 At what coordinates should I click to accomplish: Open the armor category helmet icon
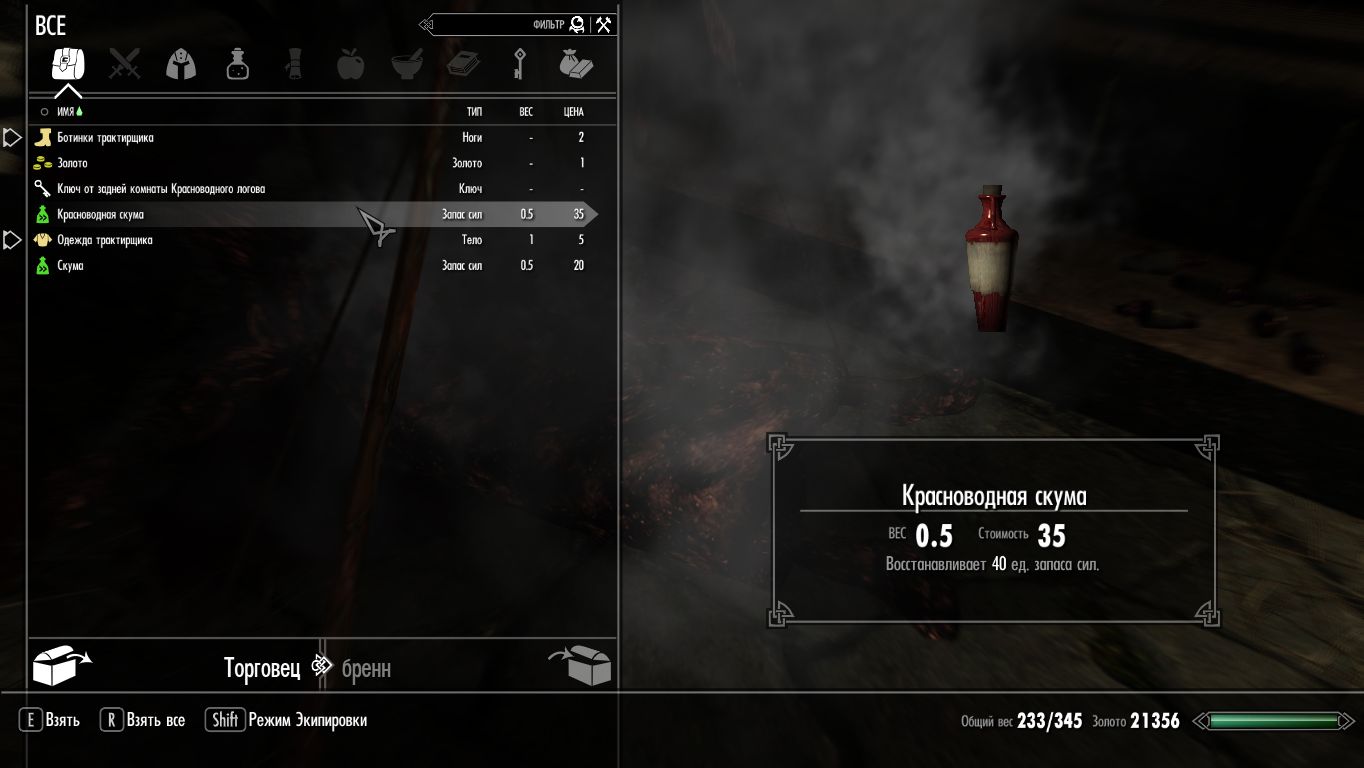tap(181, 65)
